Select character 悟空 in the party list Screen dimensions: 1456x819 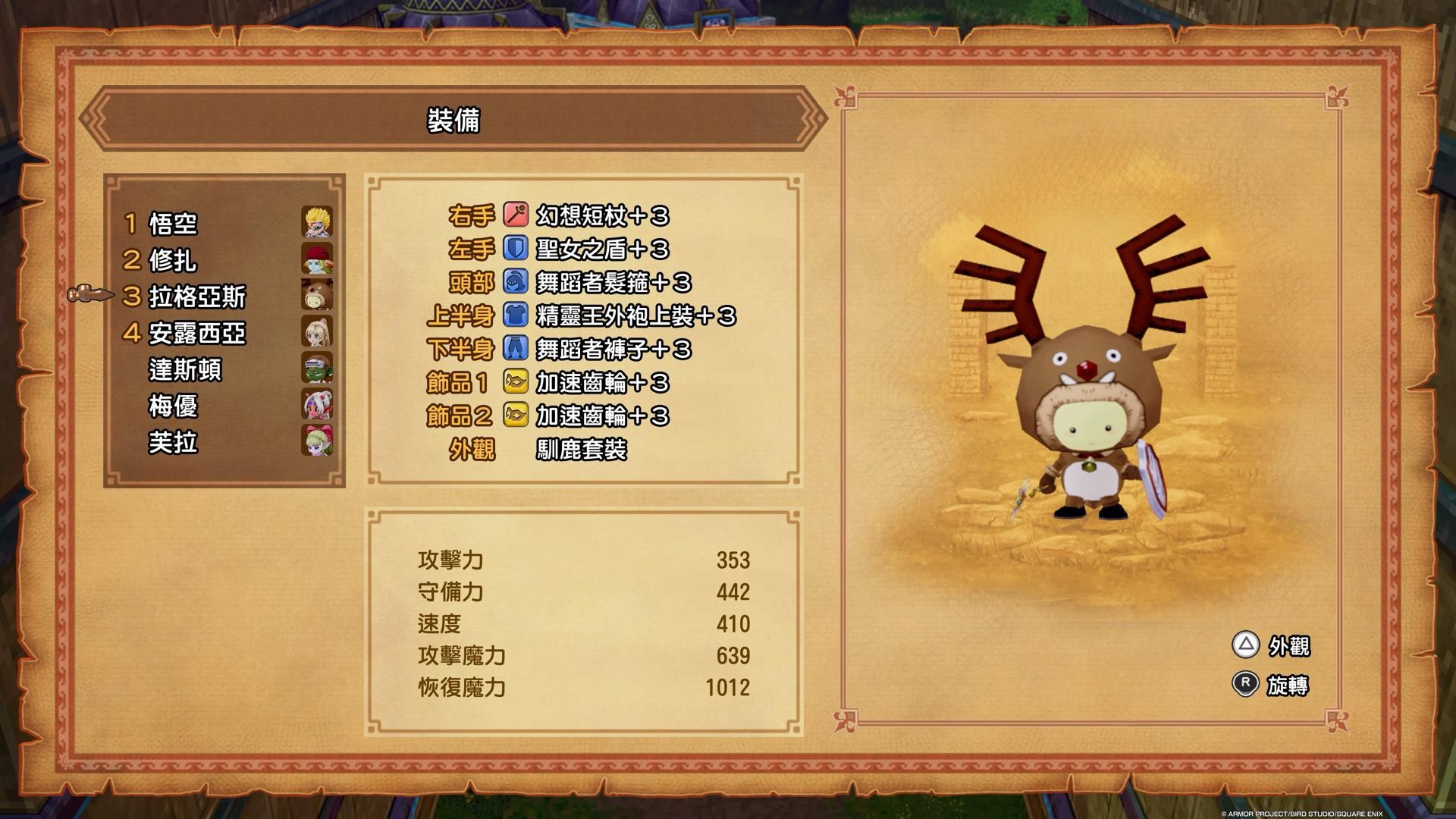pyautogui.click(x=174, y=224)
